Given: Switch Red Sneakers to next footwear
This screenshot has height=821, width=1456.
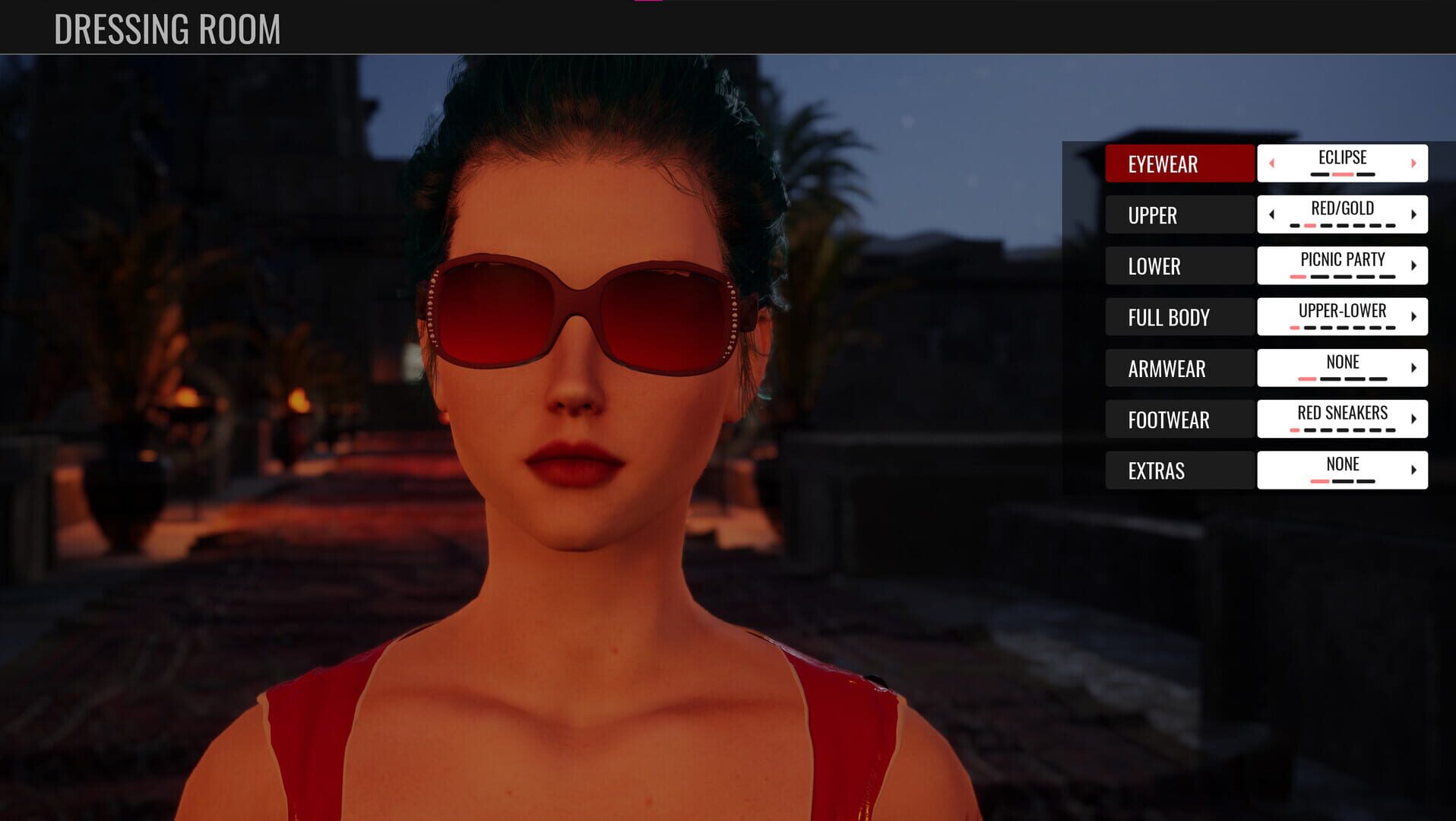Looking at the screenshot, I should click(1413, 419).
